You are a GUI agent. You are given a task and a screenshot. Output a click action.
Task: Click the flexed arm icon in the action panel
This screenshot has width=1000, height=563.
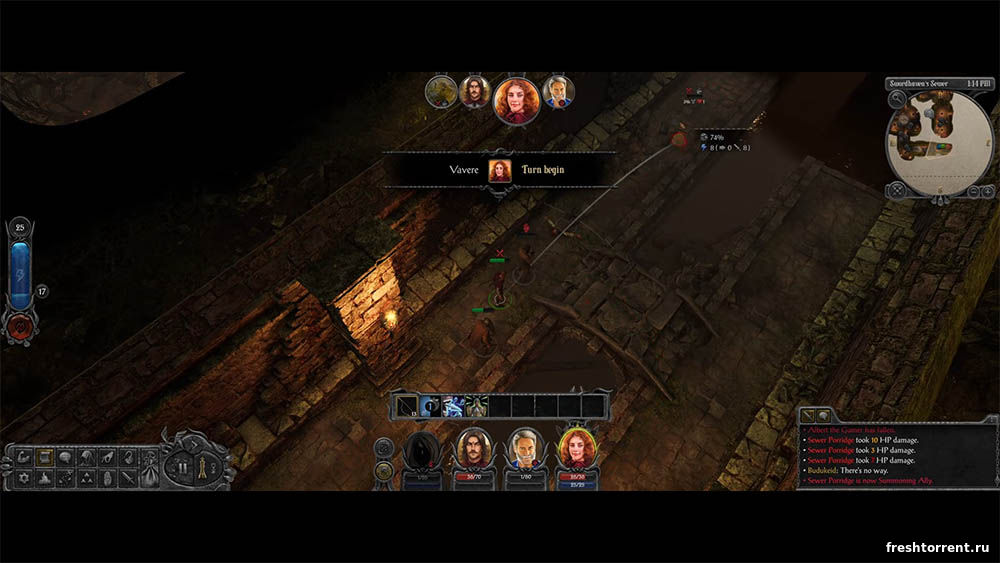point(24,457)
